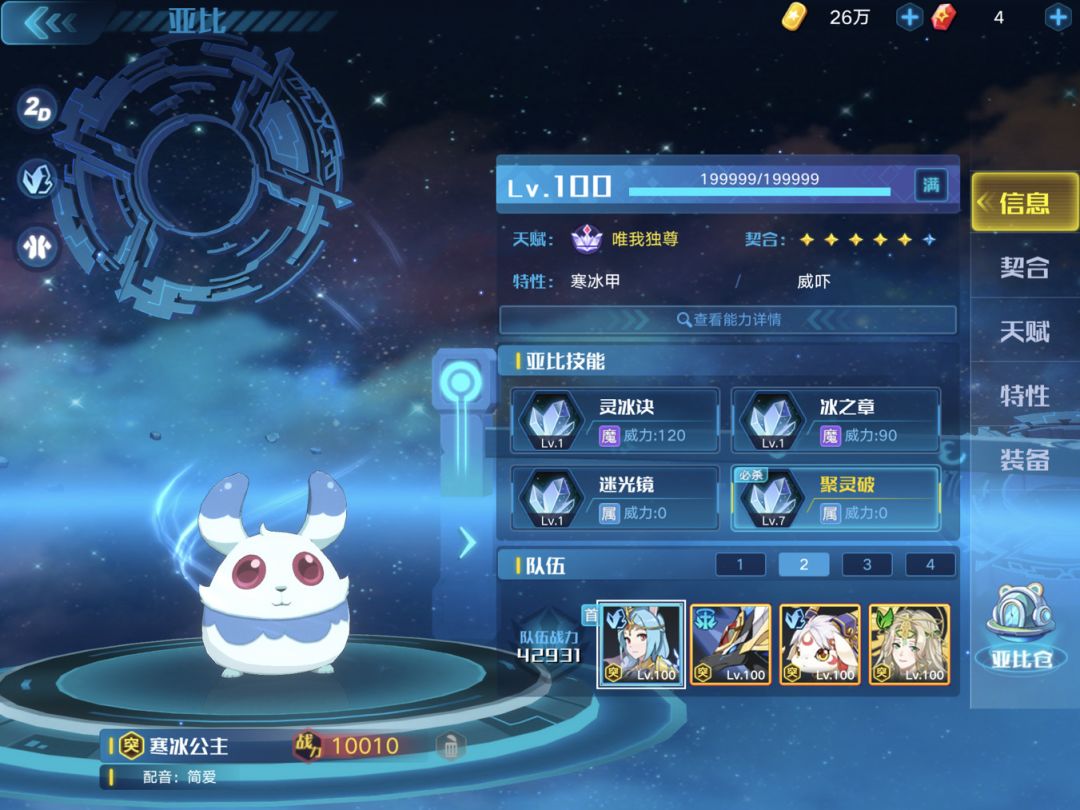Open the 亚比仓 storage
This screenshot has height=810, width=1080.
pyautogui.click(x=1025, y=630)
